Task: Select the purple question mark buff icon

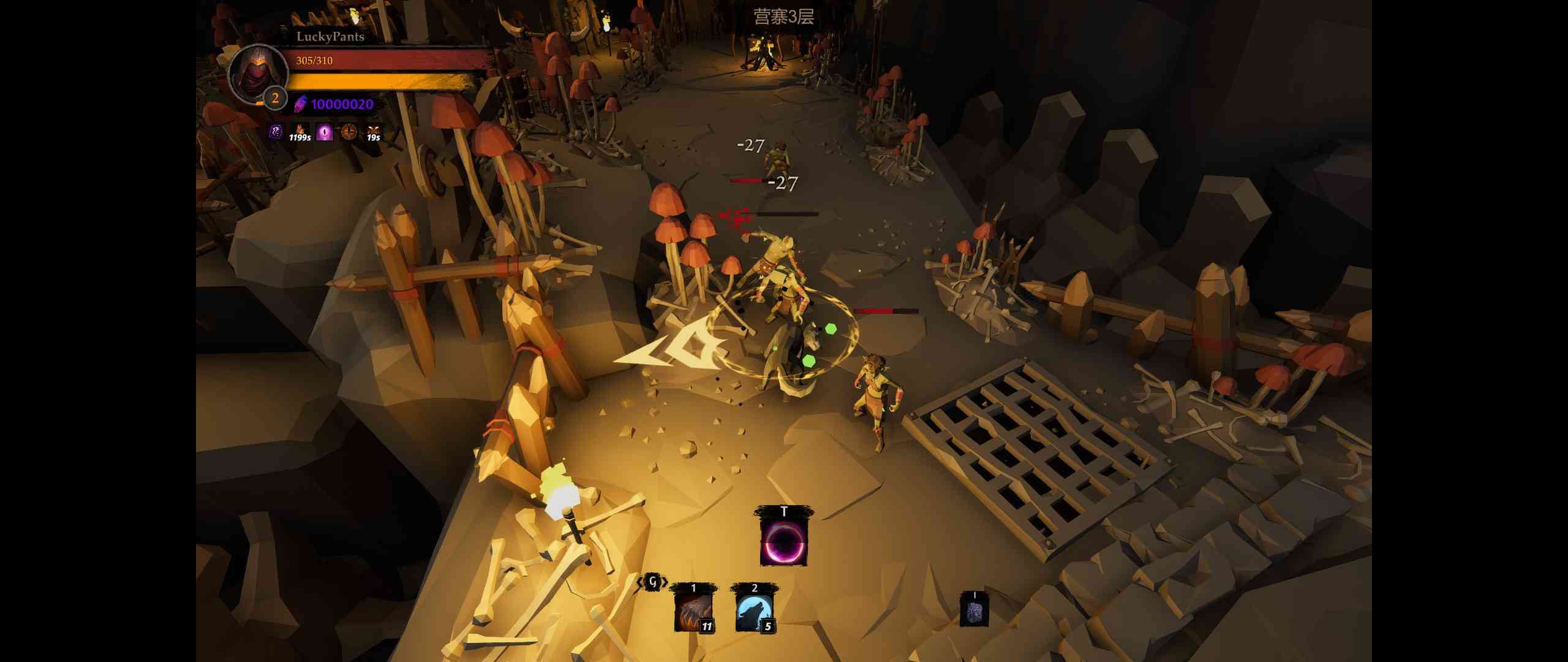Action: [x=276, y=132]
